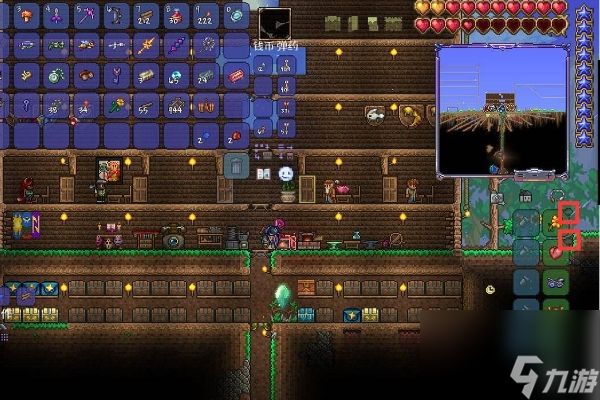Click the smiling emote face button

pyautogui.click(x=286, y=174)
